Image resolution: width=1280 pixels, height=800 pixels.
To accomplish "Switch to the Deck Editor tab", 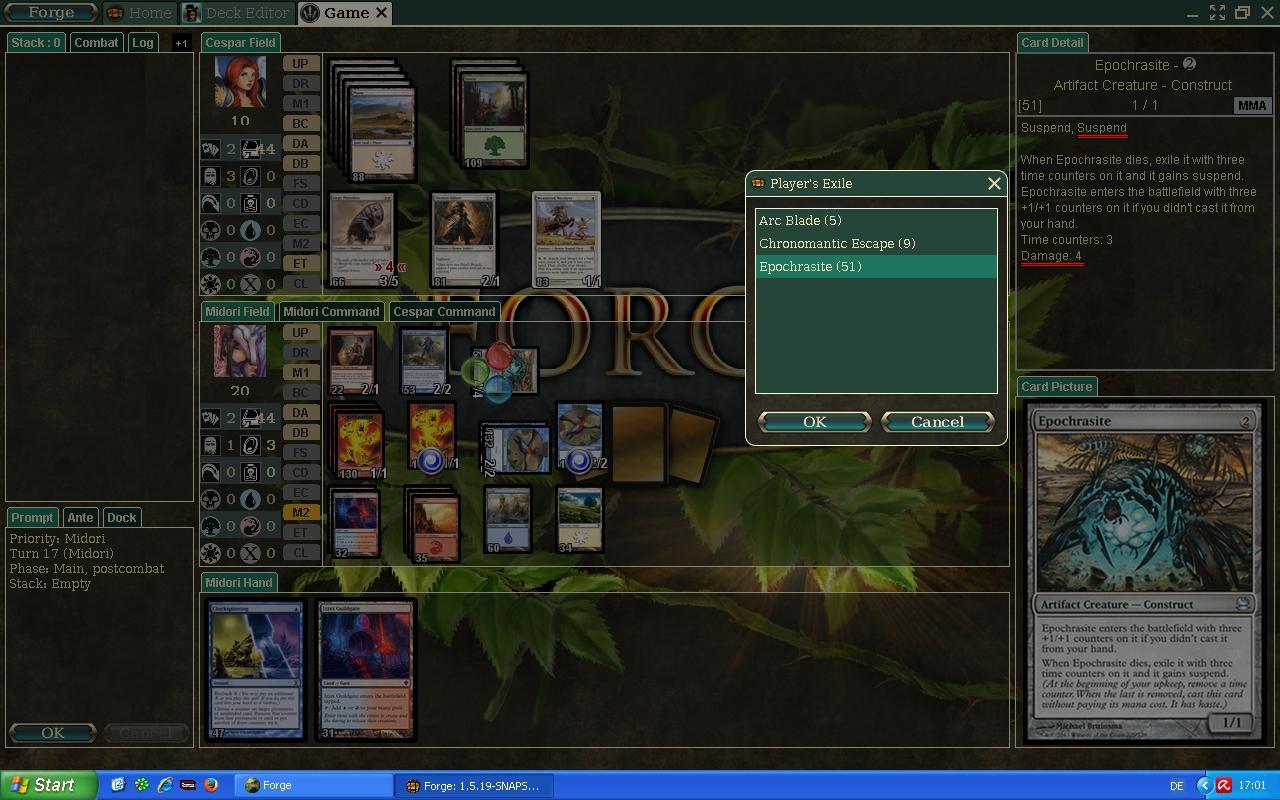I will click(238, 13).
